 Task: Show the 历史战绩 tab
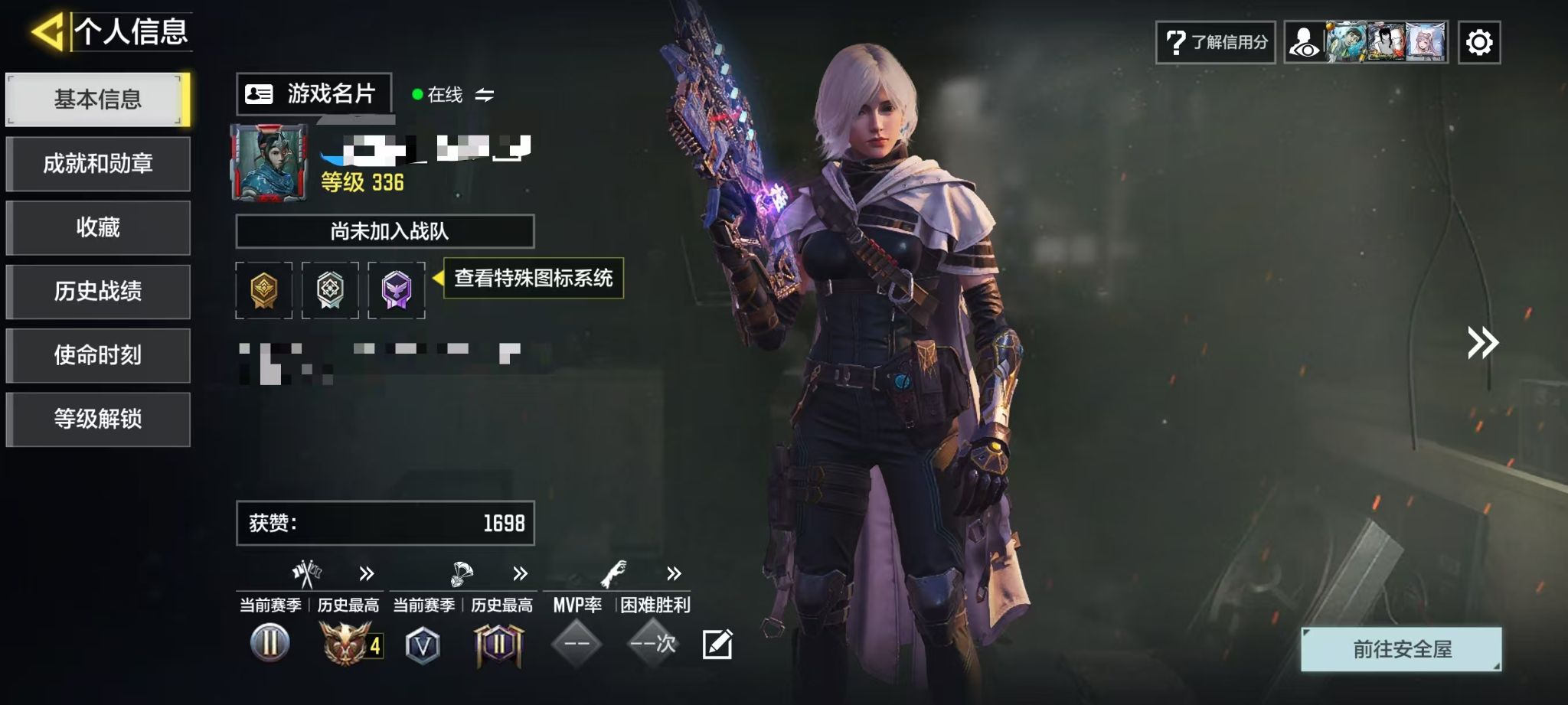[98, 292]
